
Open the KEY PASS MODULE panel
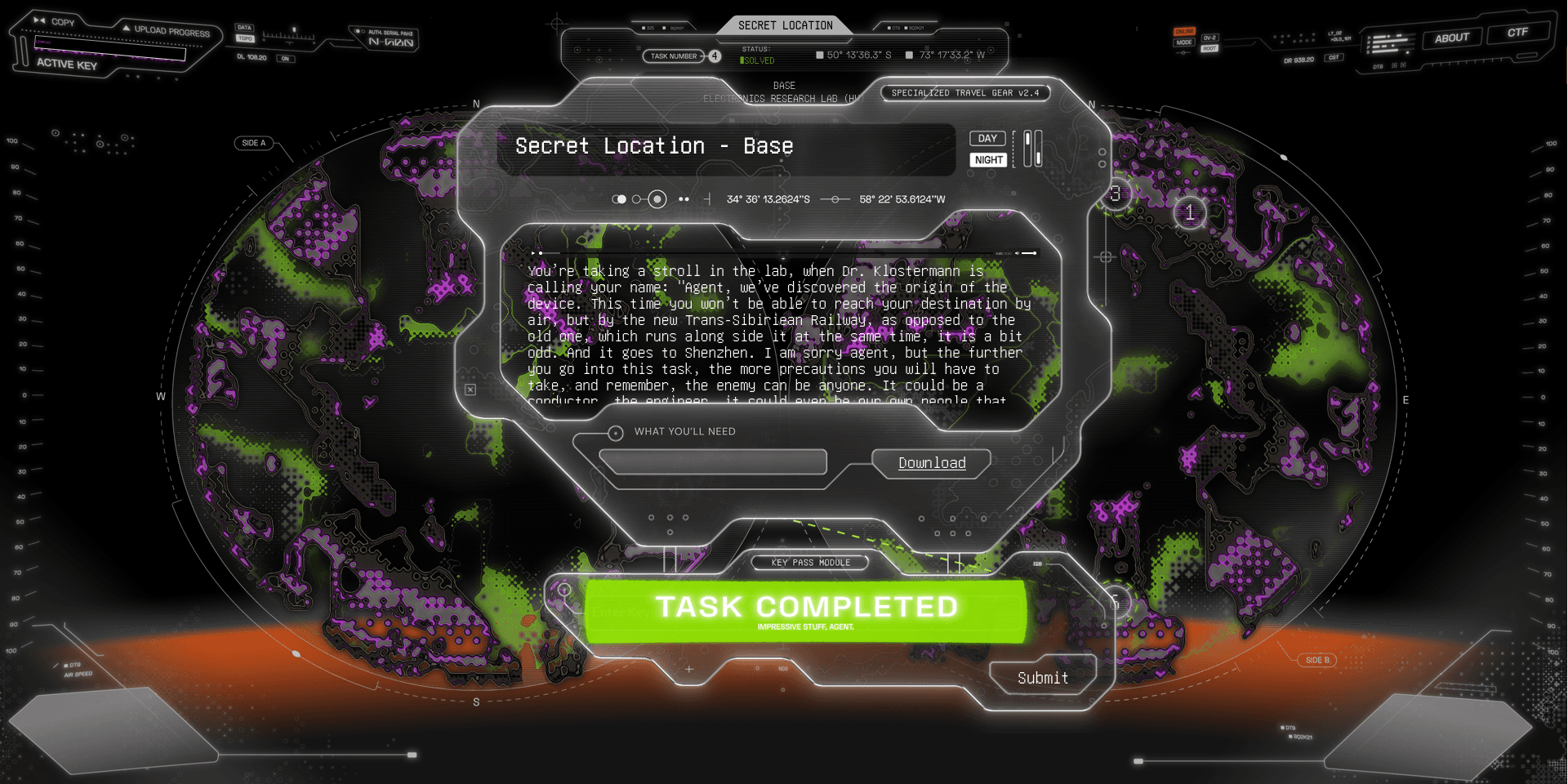pos(810,562)
